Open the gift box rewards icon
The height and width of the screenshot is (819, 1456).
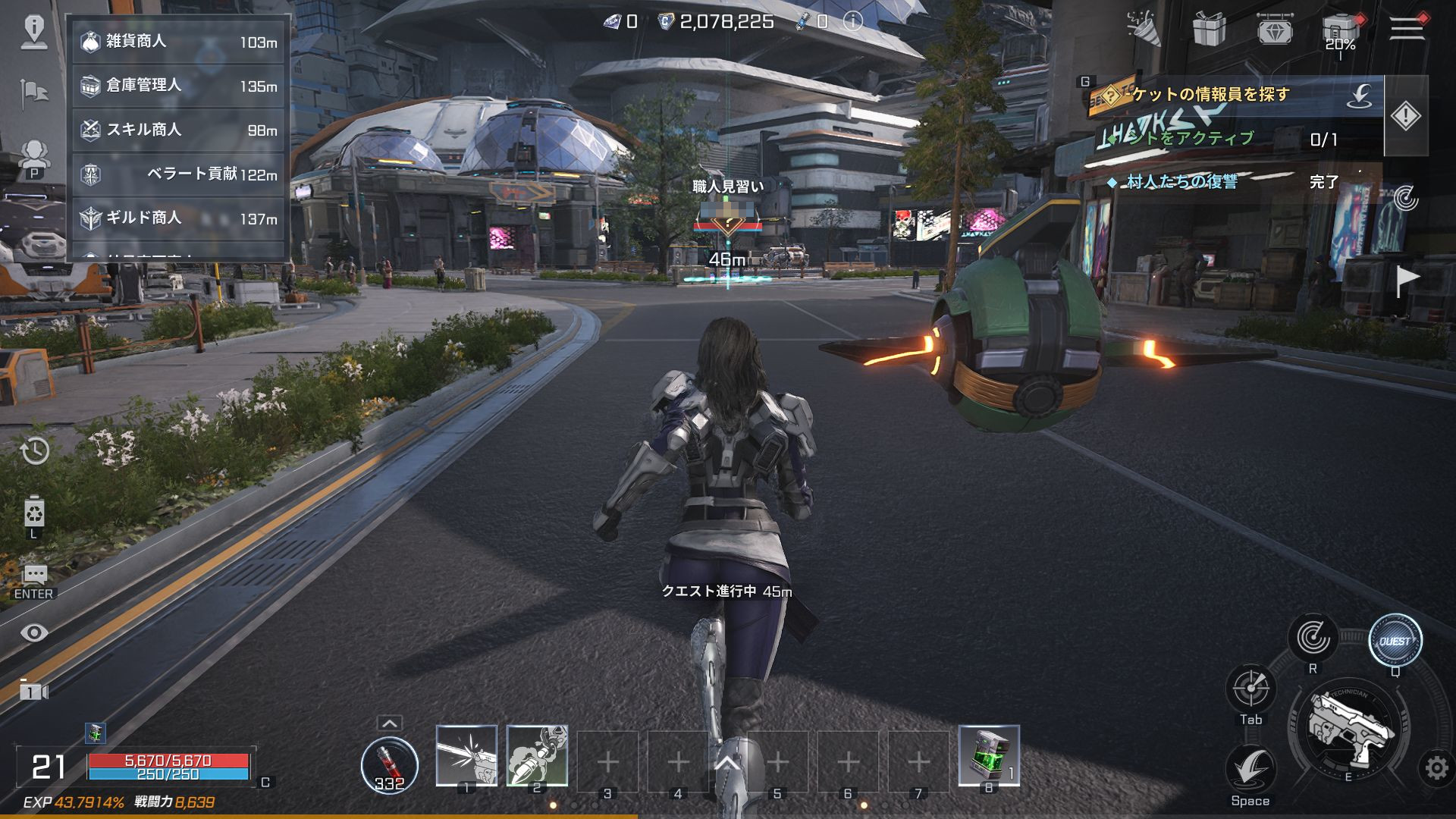pos(1210,29)
